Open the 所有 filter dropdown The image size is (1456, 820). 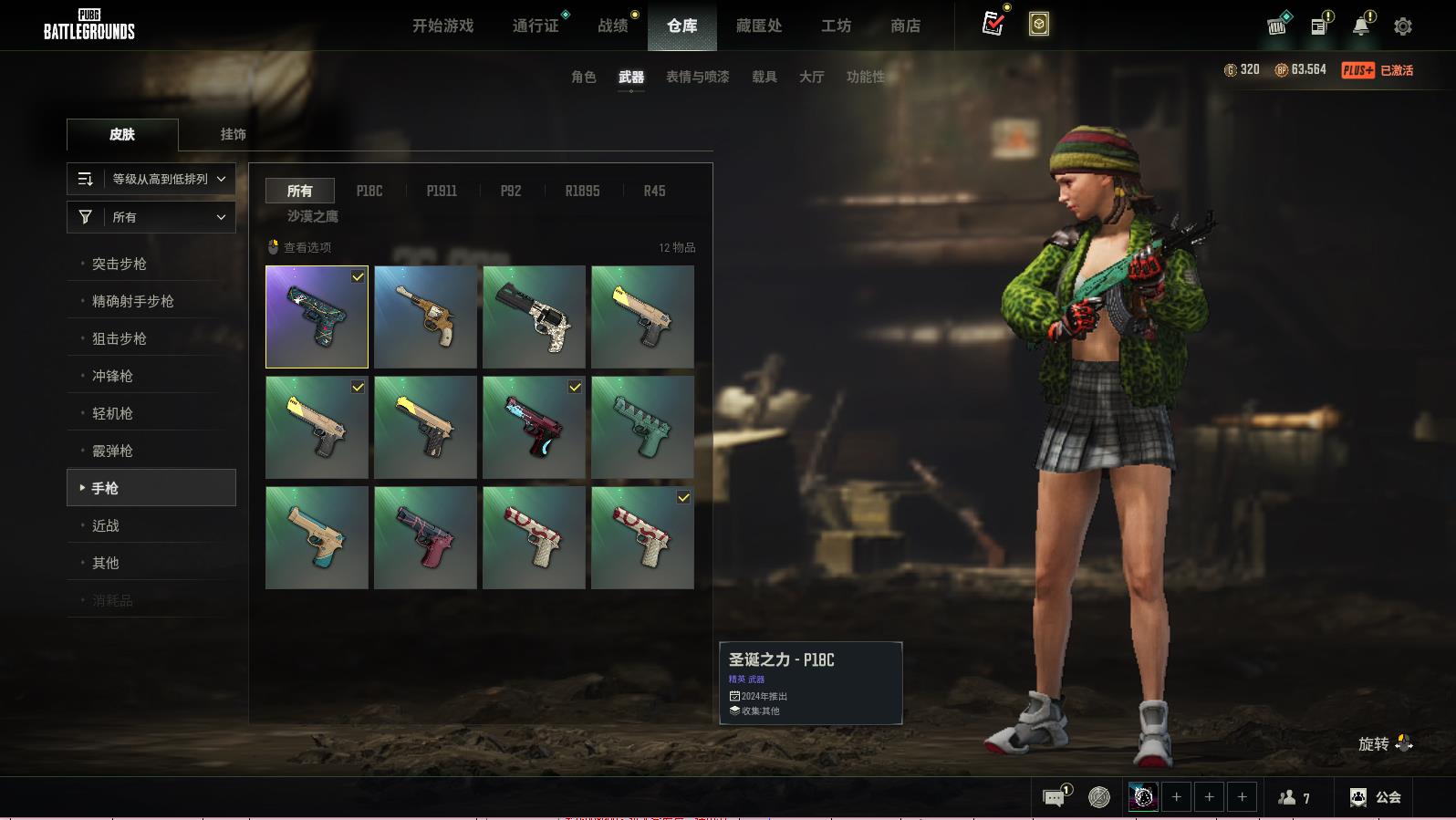pos(151,217)
